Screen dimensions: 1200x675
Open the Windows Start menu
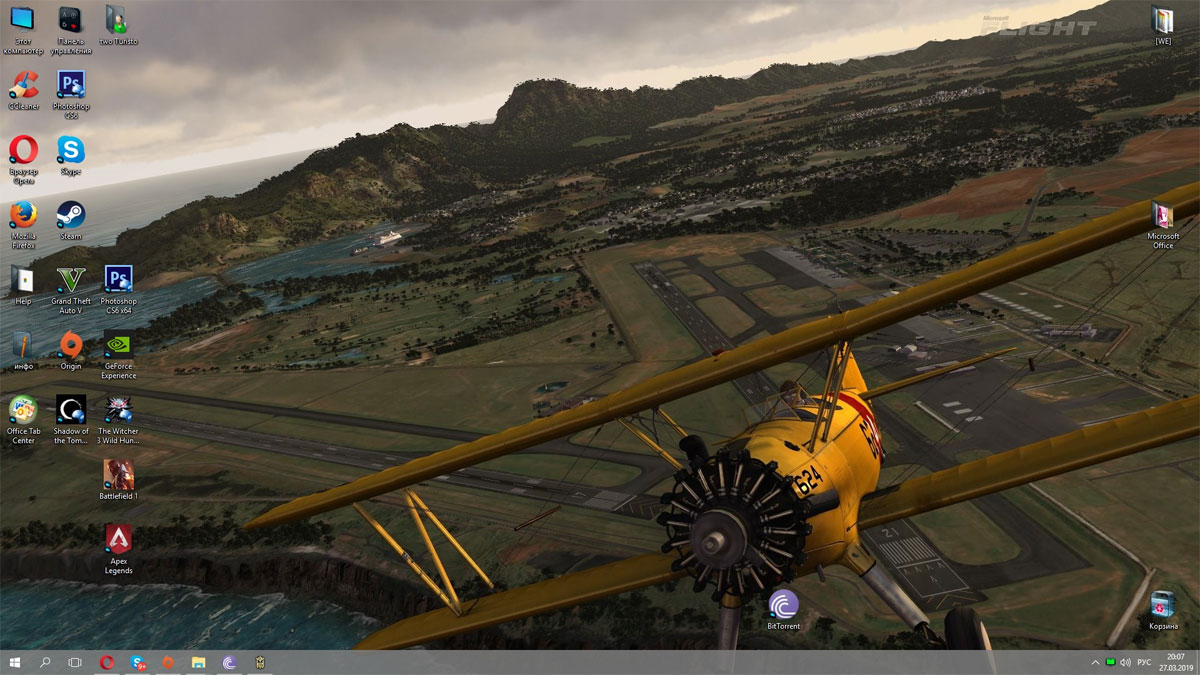tap(15, 662)
